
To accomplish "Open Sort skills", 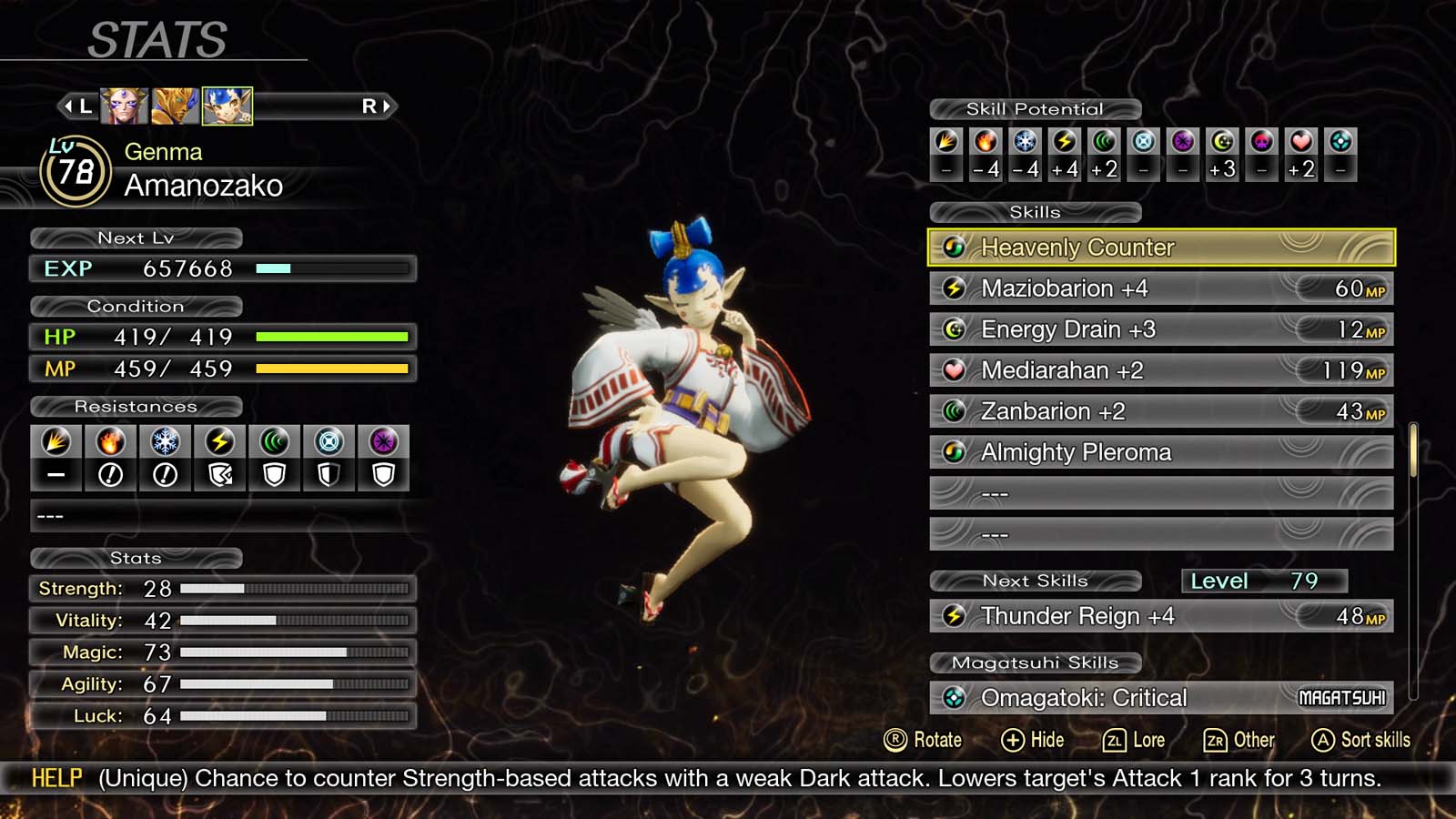I will (x=1360, y=740).
